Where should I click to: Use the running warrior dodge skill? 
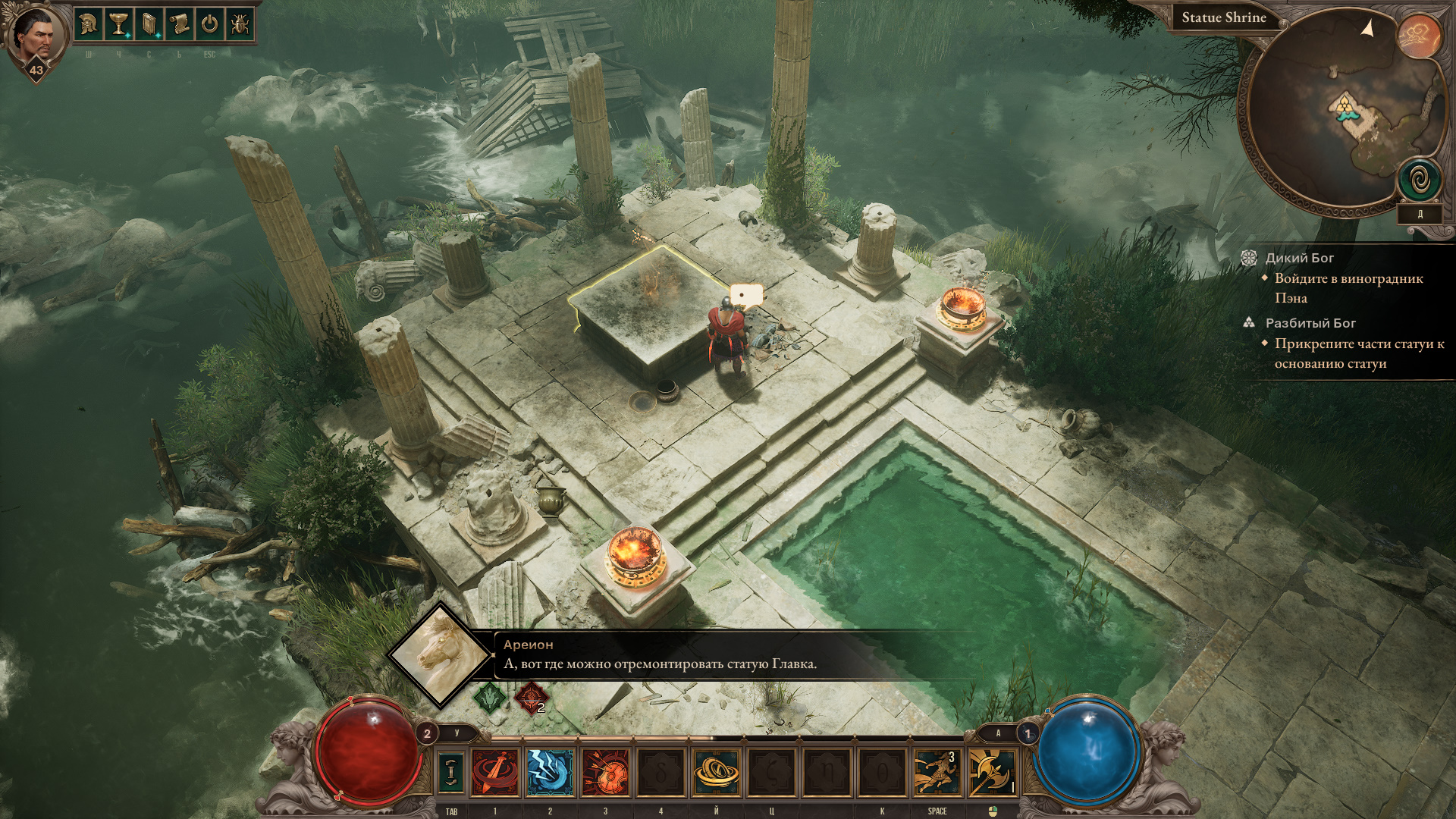(937, 772)
